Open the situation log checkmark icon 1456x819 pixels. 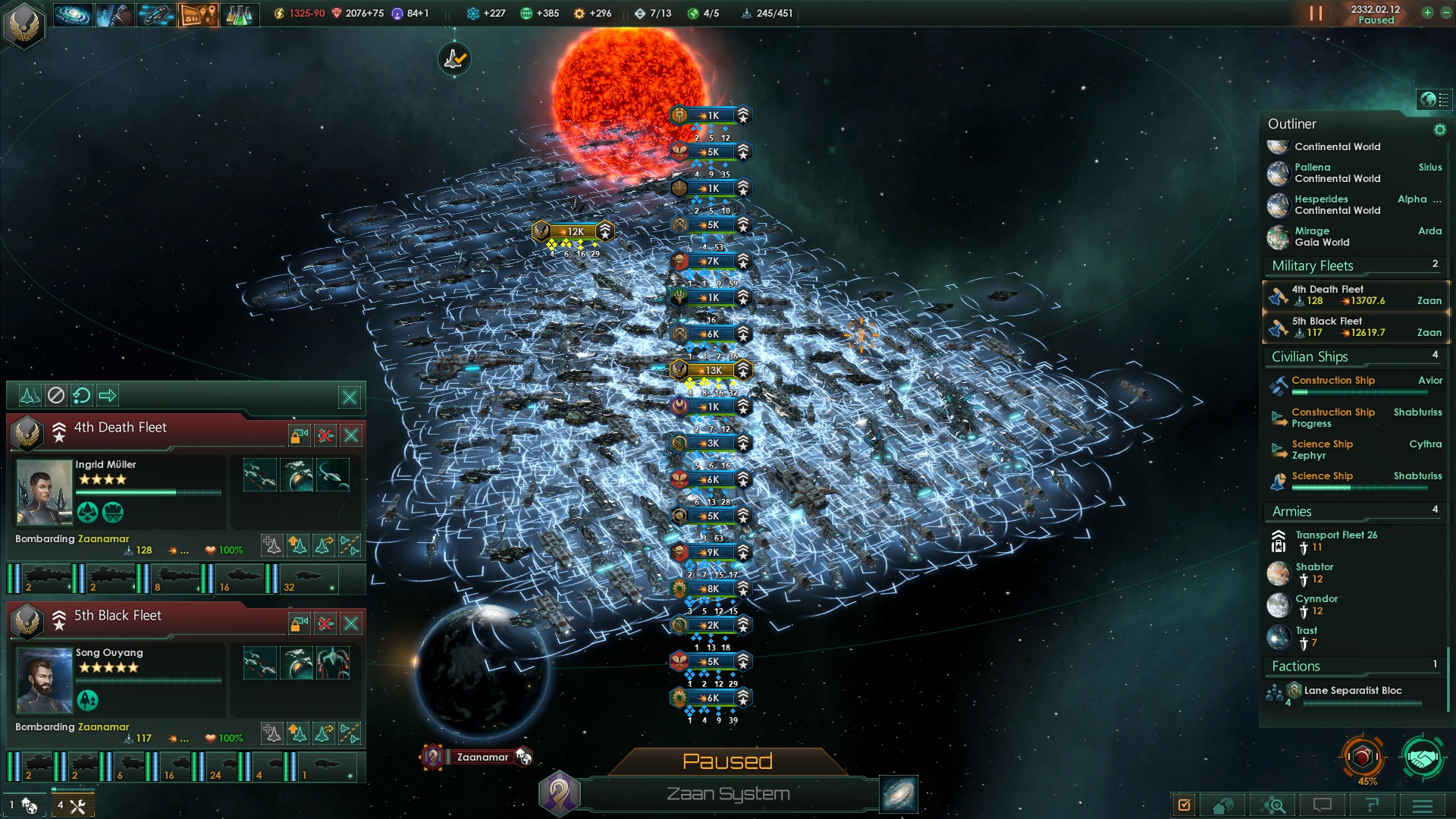click(1184, 805)
